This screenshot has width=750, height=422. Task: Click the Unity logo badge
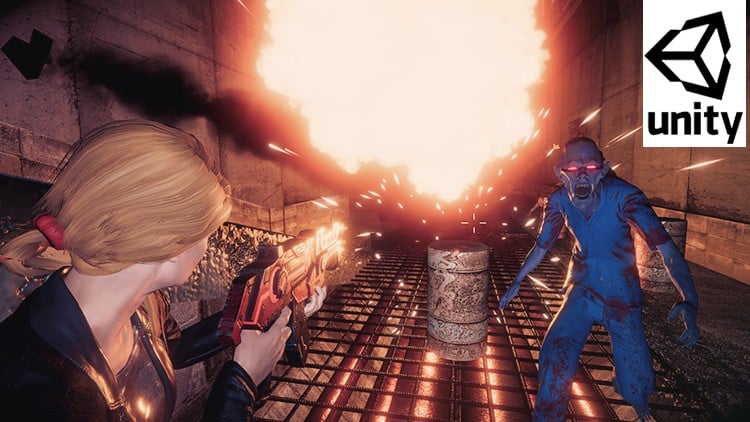click(x=694, y=74)
